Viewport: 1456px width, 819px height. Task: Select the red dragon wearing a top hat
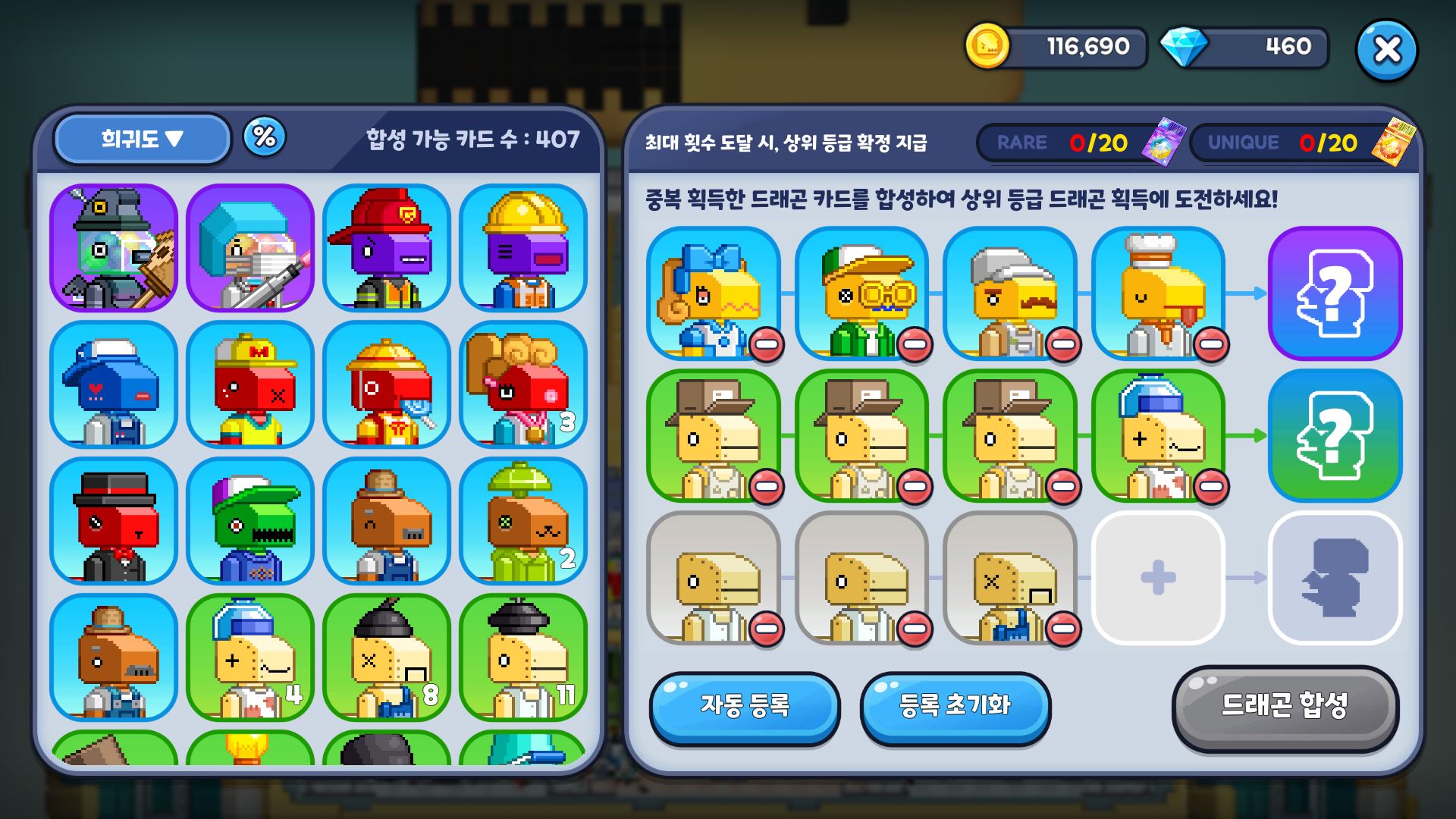coord(112,522)
